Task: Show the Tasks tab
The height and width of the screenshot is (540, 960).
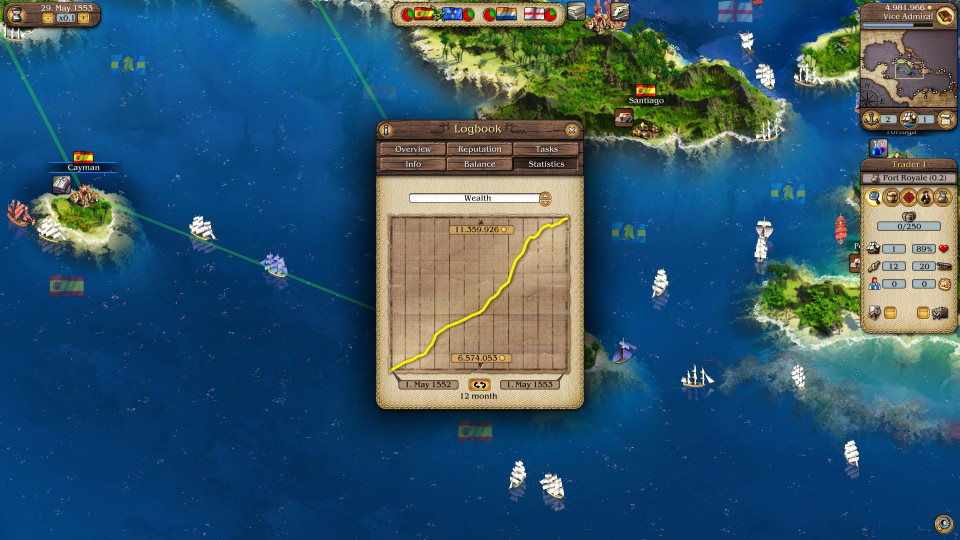Action: 547,149
